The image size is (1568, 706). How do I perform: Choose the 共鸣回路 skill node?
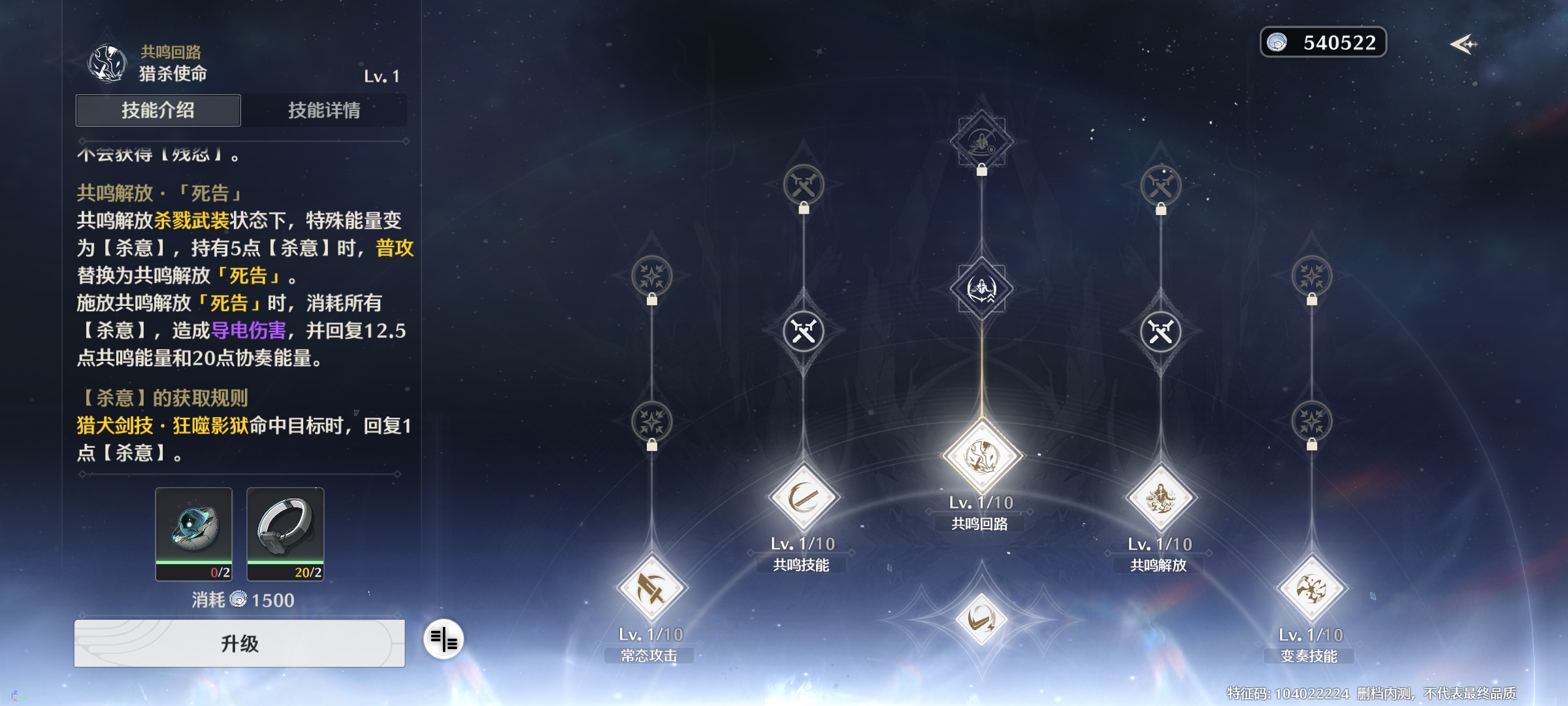981,456
